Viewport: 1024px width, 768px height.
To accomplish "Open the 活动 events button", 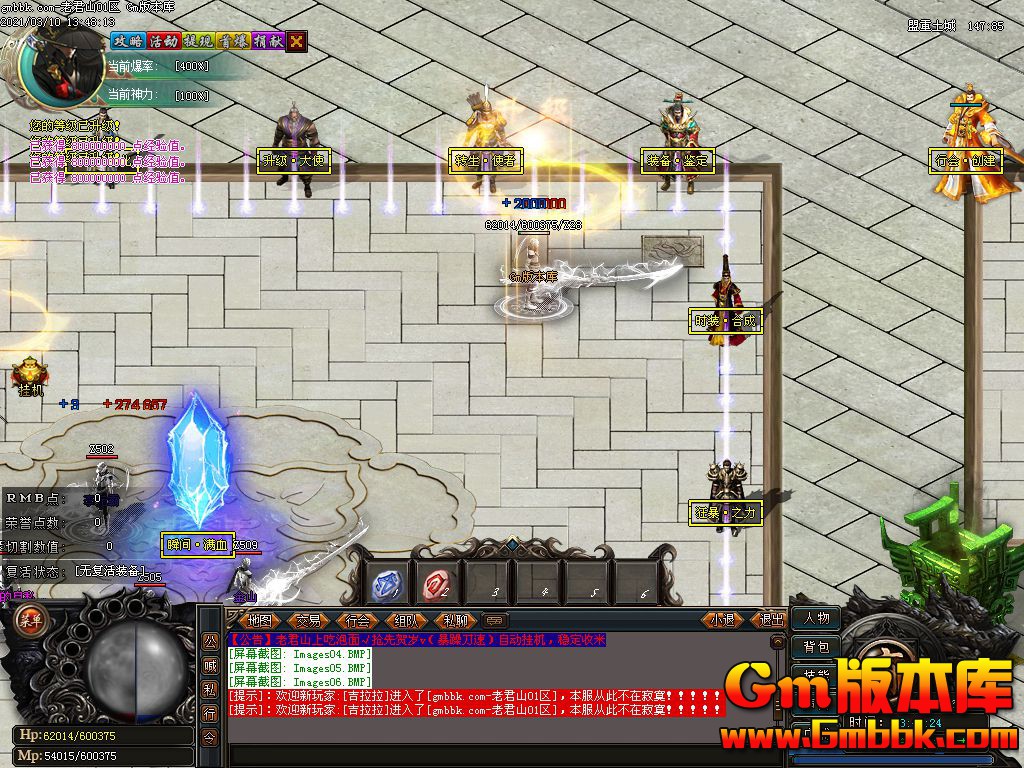I will click(162, 41).
